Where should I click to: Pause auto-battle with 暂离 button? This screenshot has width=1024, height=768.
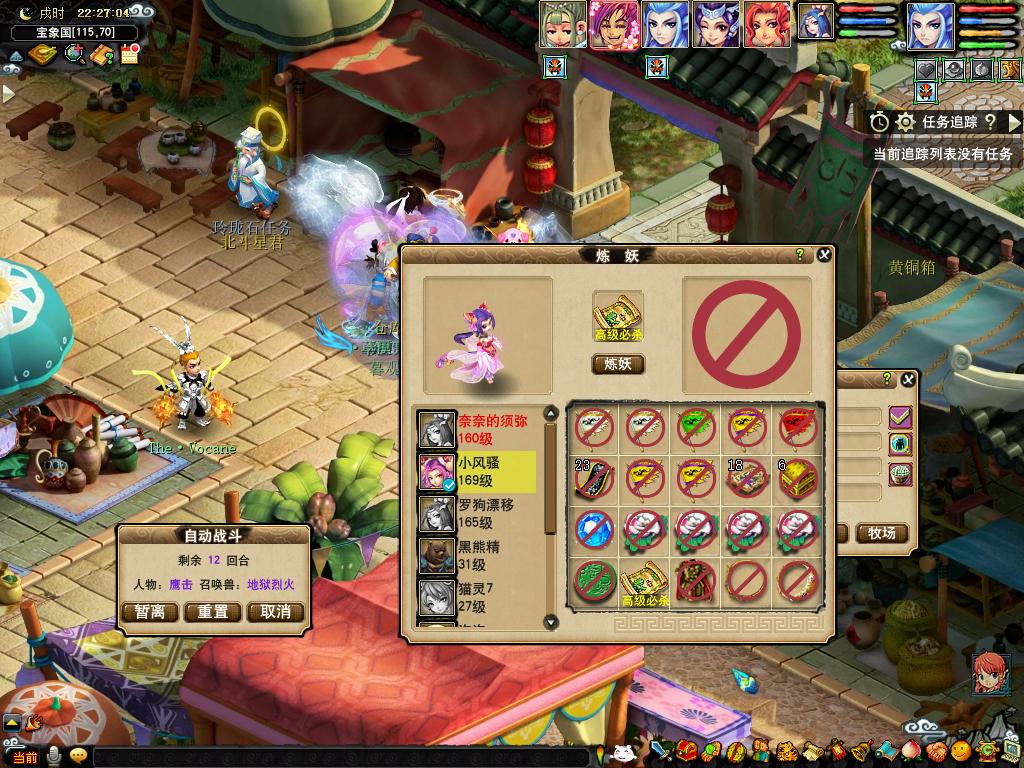click(x=149, y=612)
